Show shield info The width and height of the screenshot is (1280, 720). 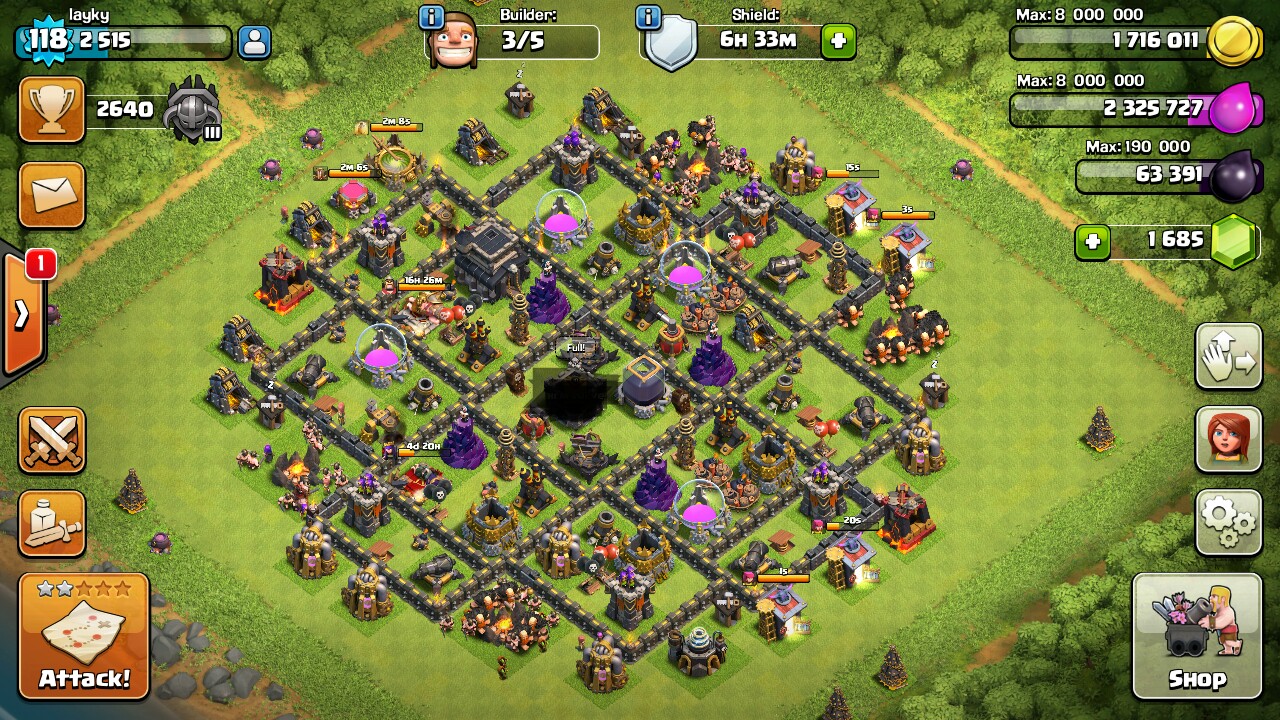point(648,17)
